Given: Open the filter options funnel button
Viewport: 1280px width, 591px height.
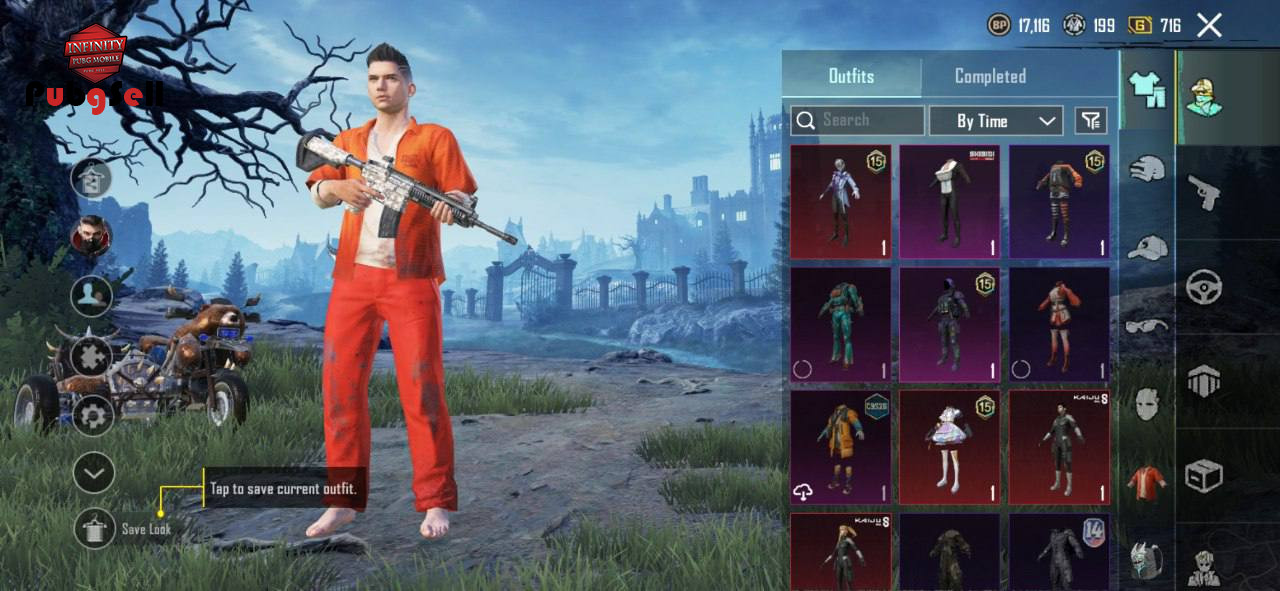Looking at the screenshot, I should point(1091,121).
